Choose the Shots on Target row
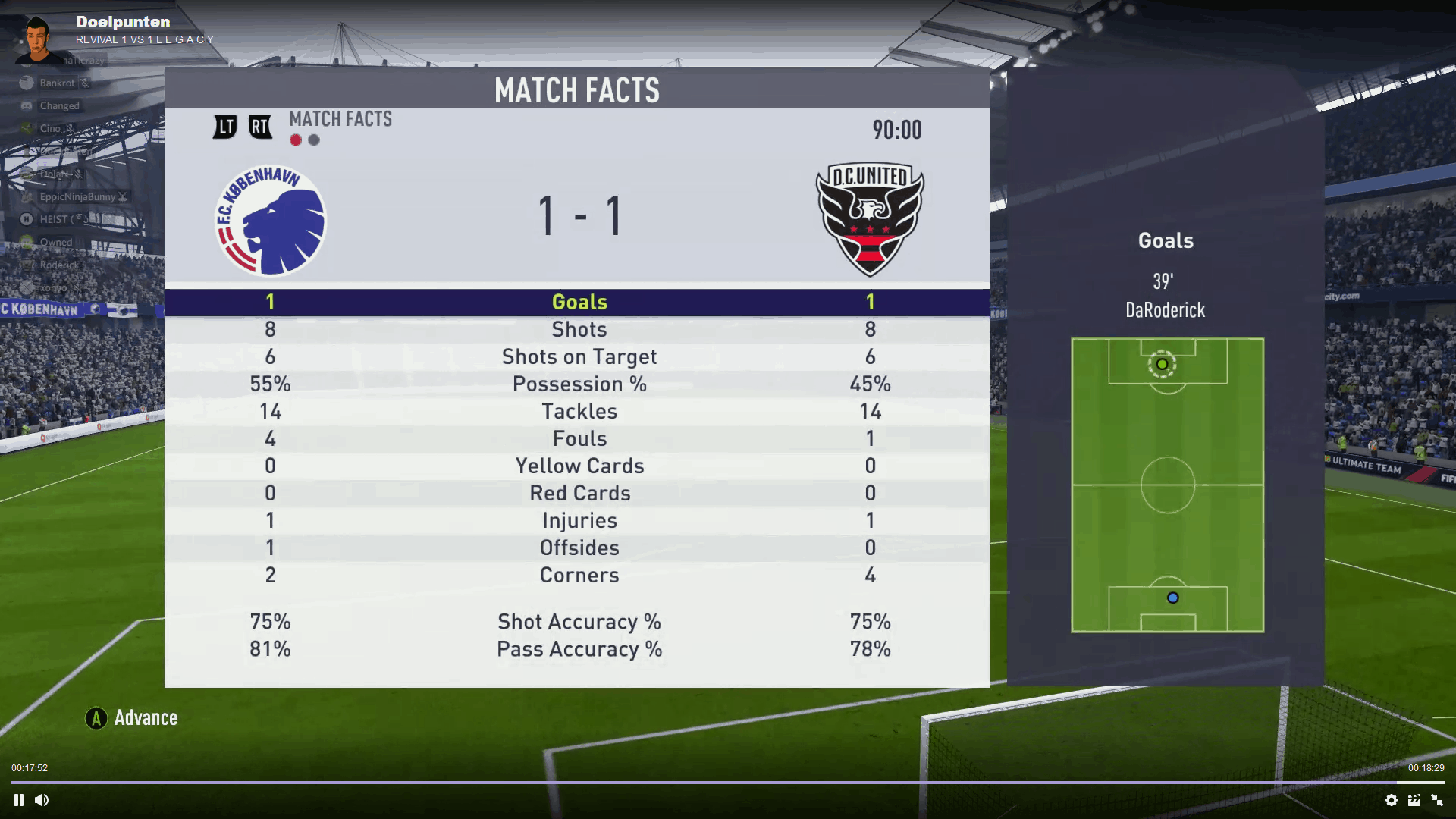Viewport: 1456px width, 819px height. [x=578, y=356]
